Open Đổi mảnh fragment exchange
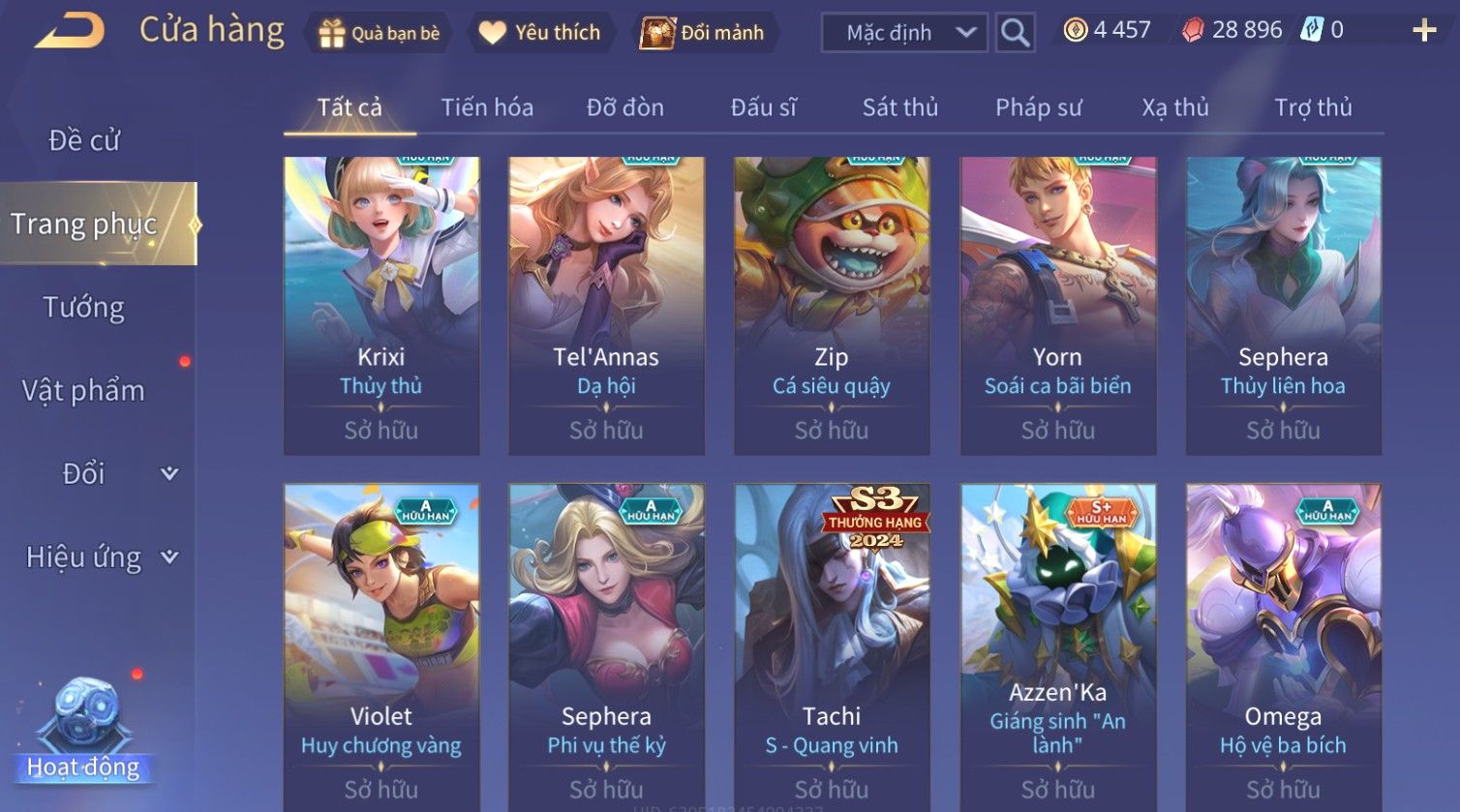1460x812 pixels. pyautogui.click(x=704, y=33)
